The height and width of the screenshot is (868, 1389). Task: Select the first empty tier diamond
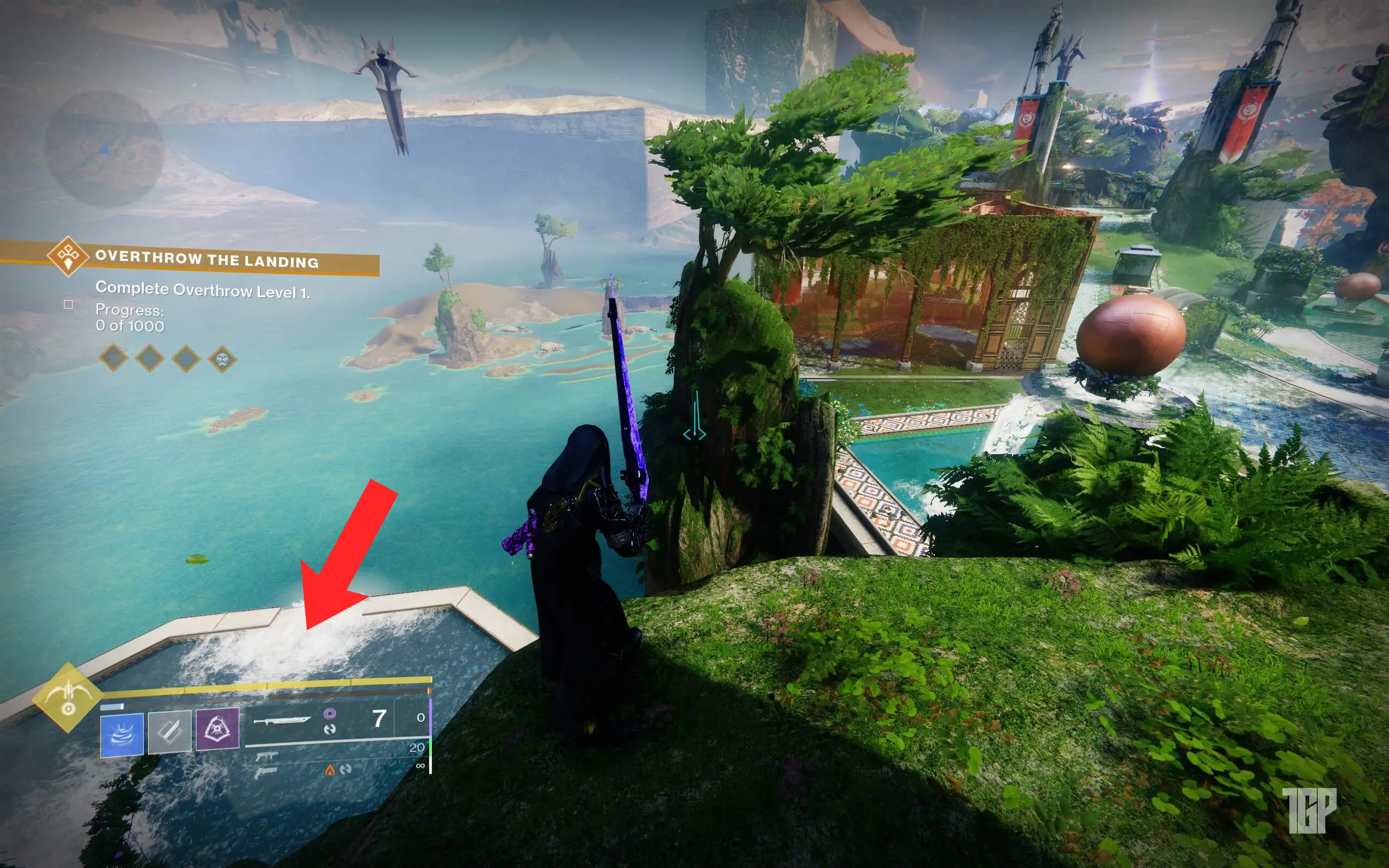tap(113, 358)
